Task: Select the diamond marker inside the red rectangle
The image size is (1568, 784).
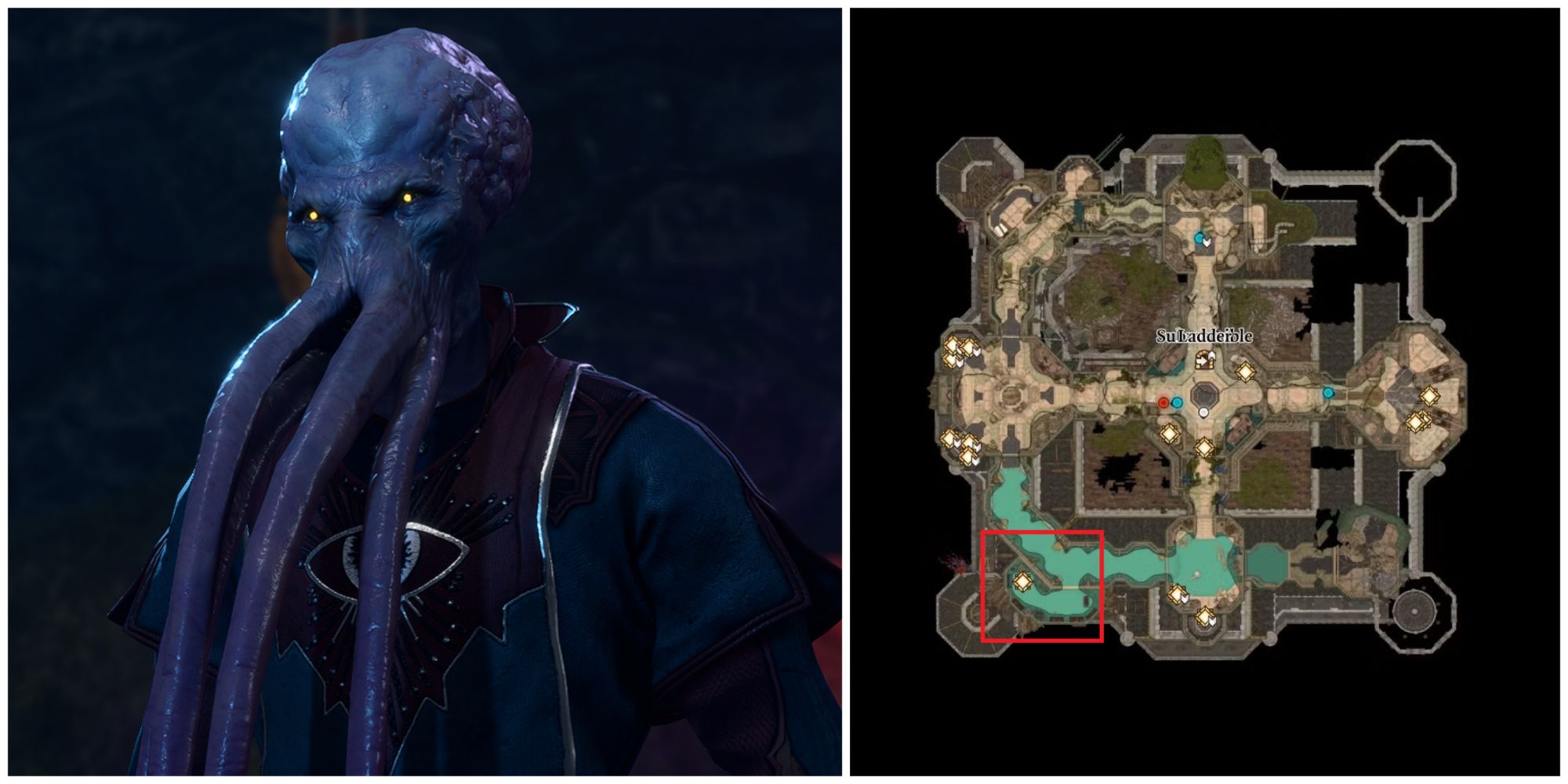Action: (1022, 583)
